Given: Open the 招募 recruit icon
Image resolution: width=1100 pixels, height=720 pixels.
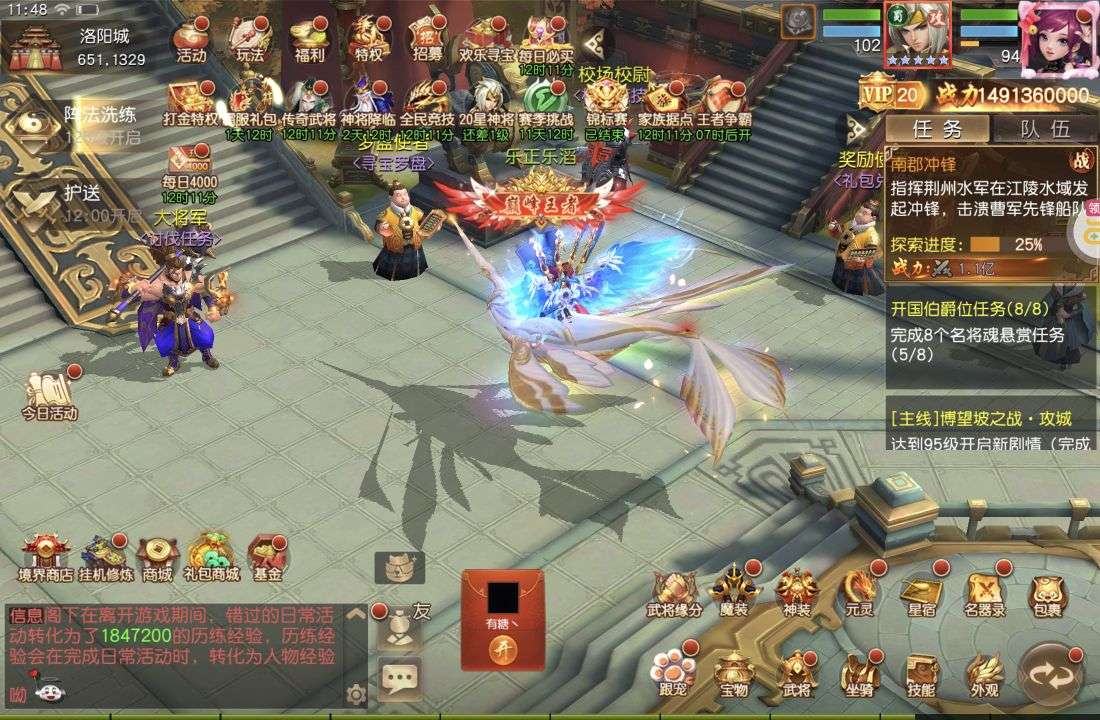Looking at the screenshot, I should tap(427, 41).
